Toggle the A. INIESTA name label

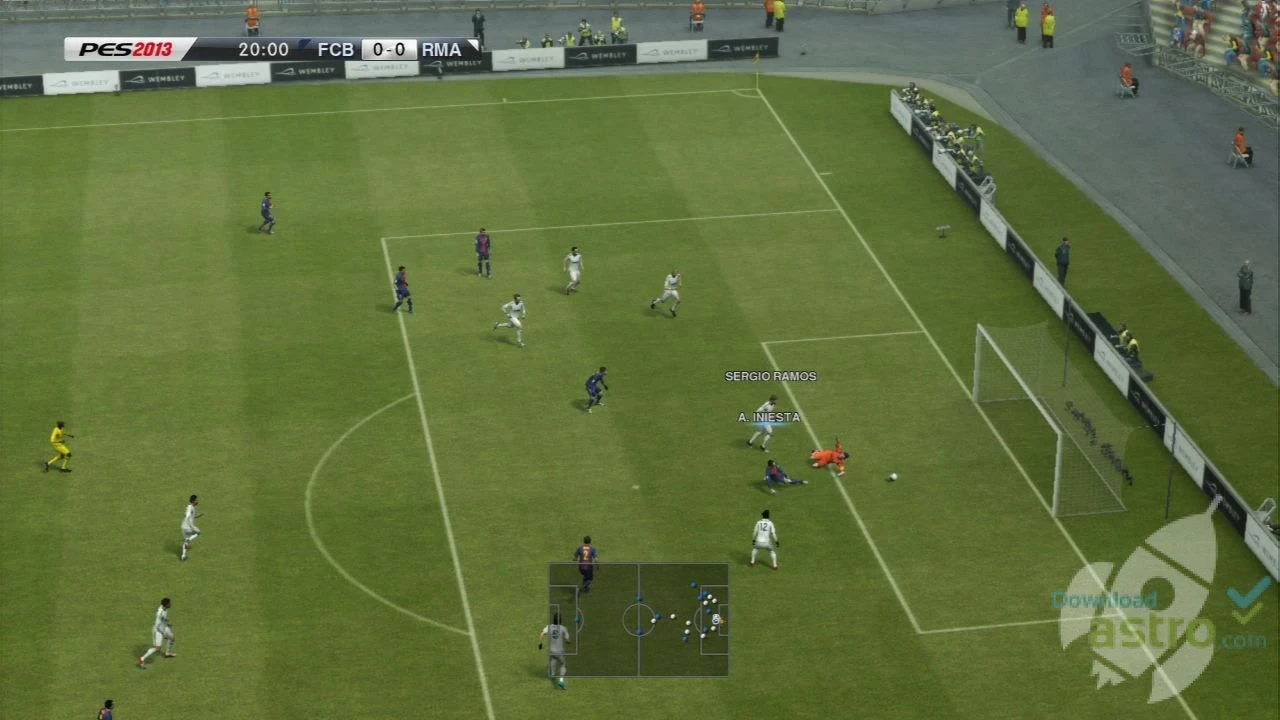(768, 418)
